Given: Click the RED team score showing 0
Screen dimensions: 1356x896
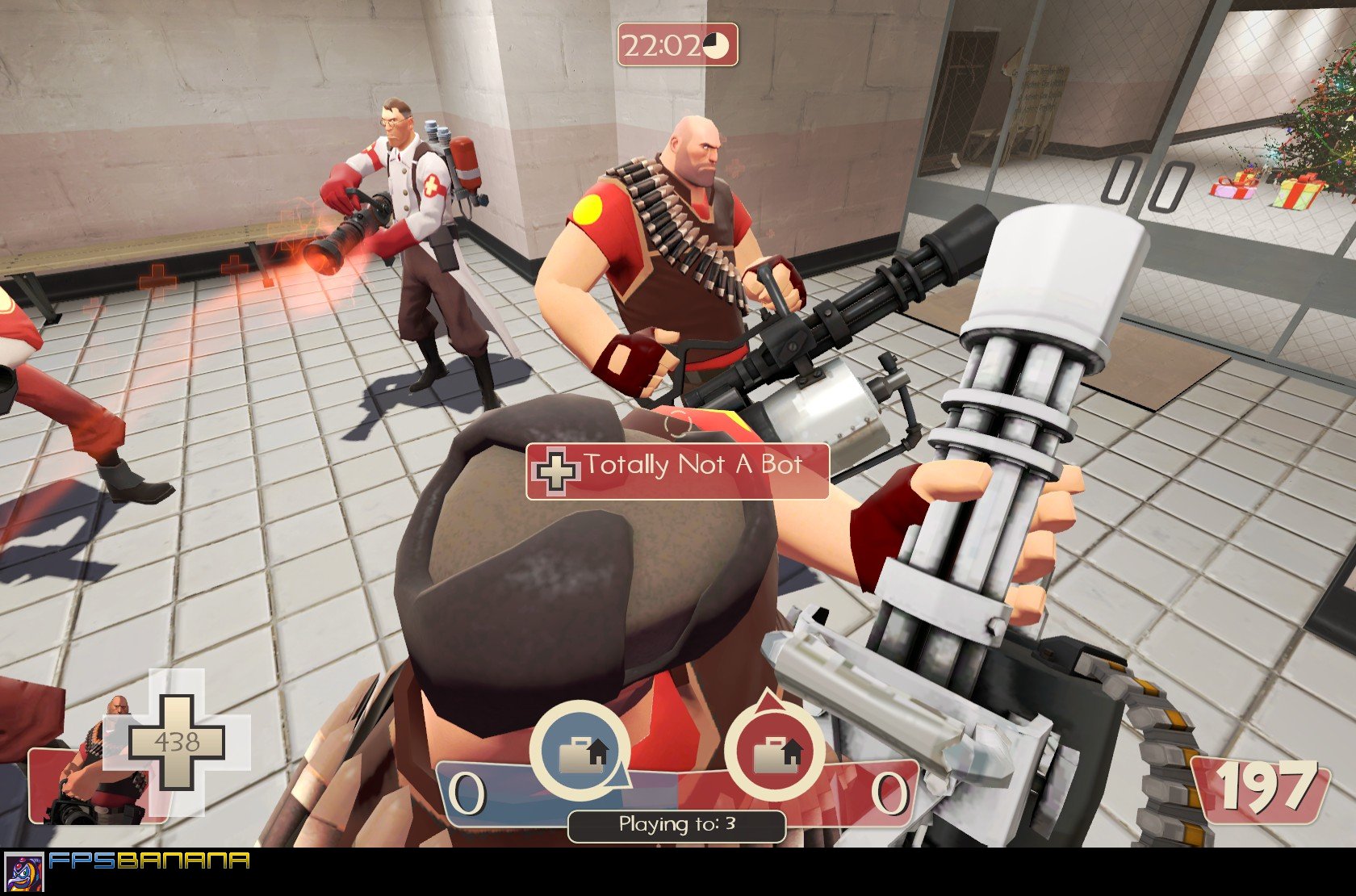Looking at the screenshot, I should point(889,790).
